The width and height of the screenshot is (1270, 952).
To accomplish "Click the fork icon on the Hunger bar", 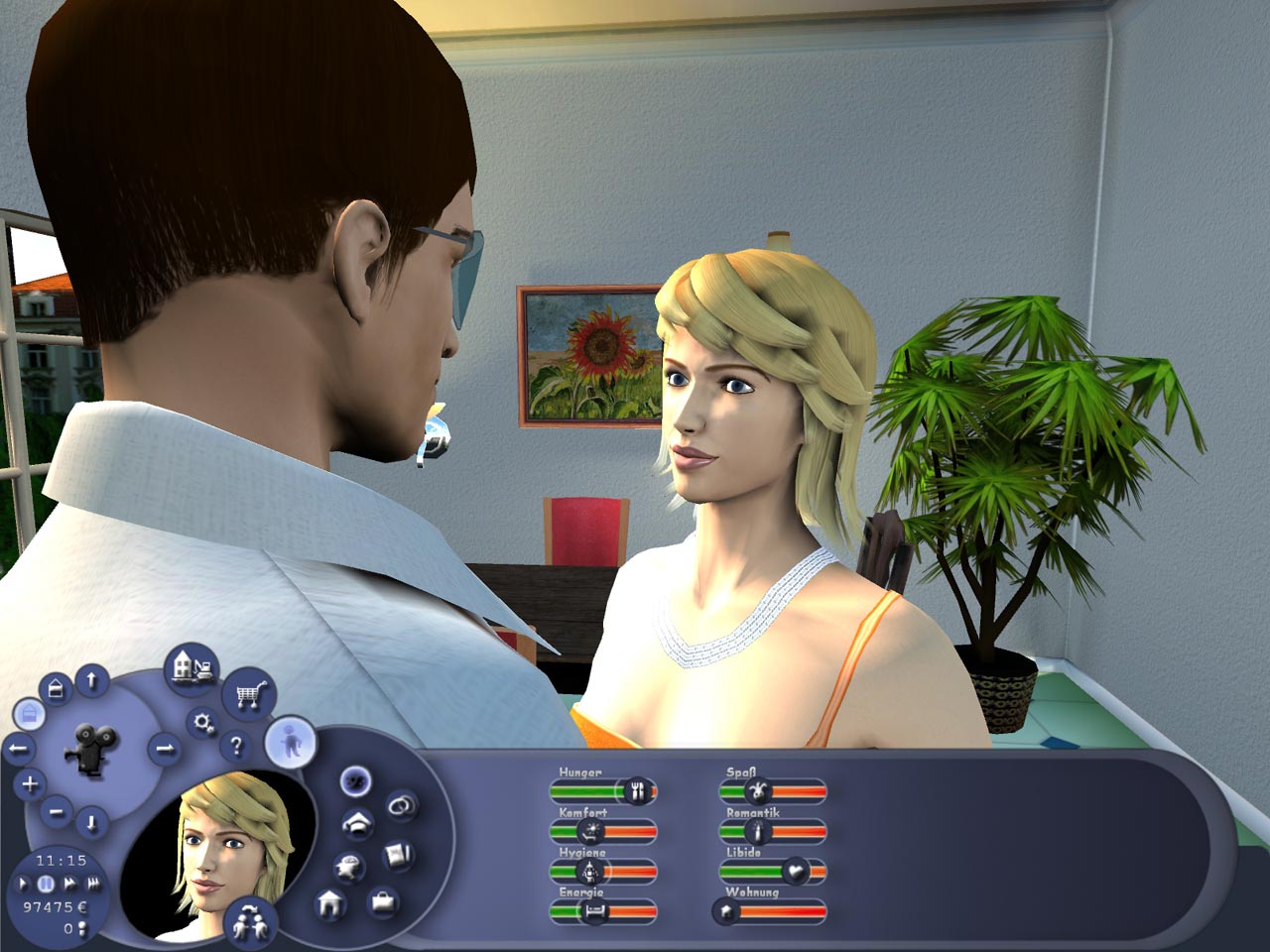I will coord(635,790).
